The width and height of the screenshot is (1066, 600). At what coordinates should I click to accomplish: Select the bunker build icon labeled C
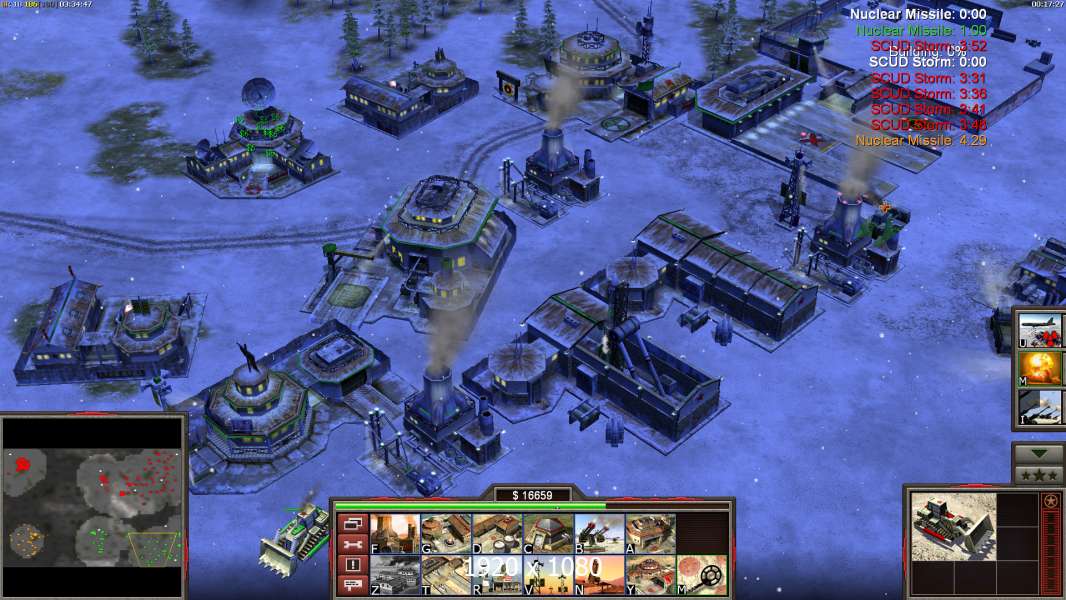[548, 534]
